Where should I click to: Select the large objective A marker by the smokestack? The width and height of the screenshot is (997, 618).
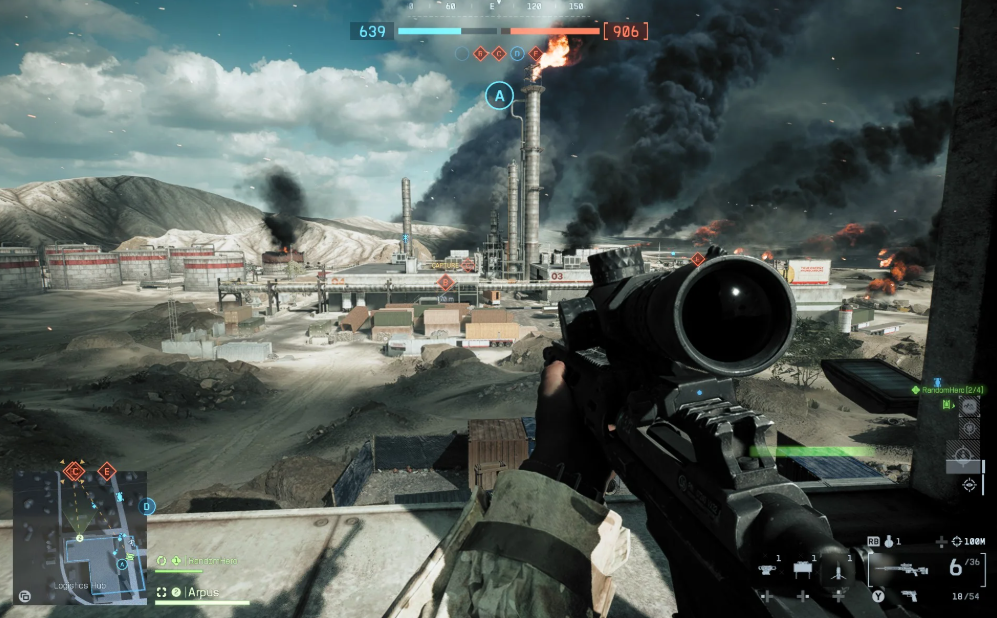click(499, 96)
